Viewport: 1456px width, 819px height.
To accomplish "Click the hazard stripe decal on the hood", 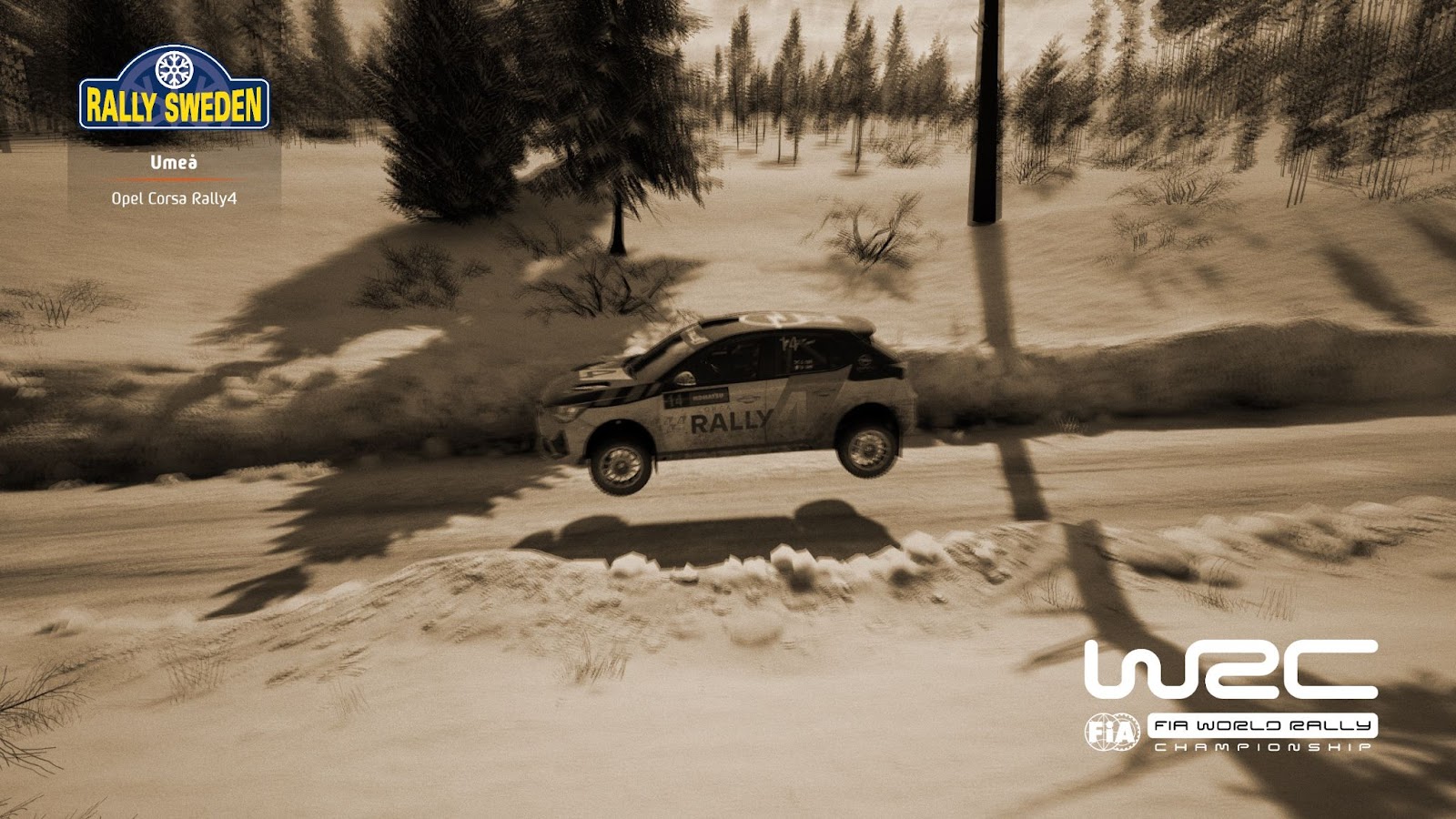I will pyautogui.click(x=630, y=390).
